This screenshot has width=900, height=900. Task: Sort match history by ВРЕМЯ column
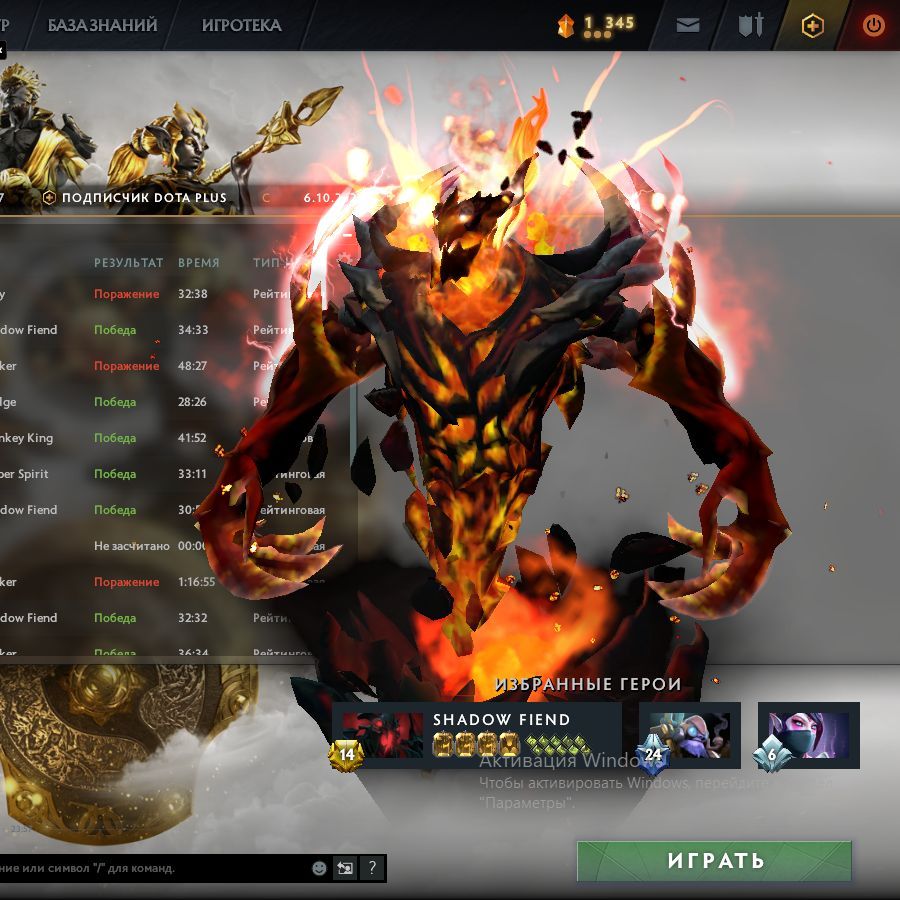coord(198,262)
